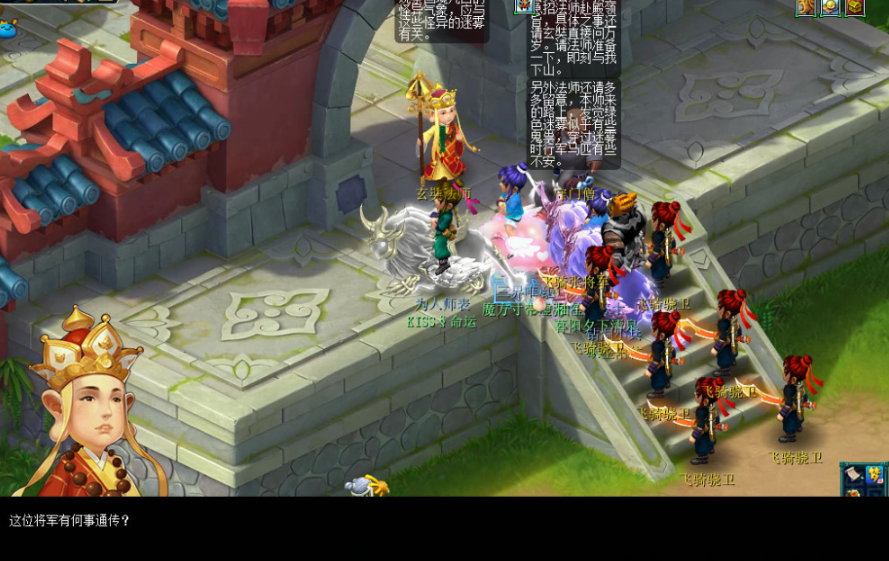
Task: Click the blue smiling slime icon
Action: click(10, 29)
